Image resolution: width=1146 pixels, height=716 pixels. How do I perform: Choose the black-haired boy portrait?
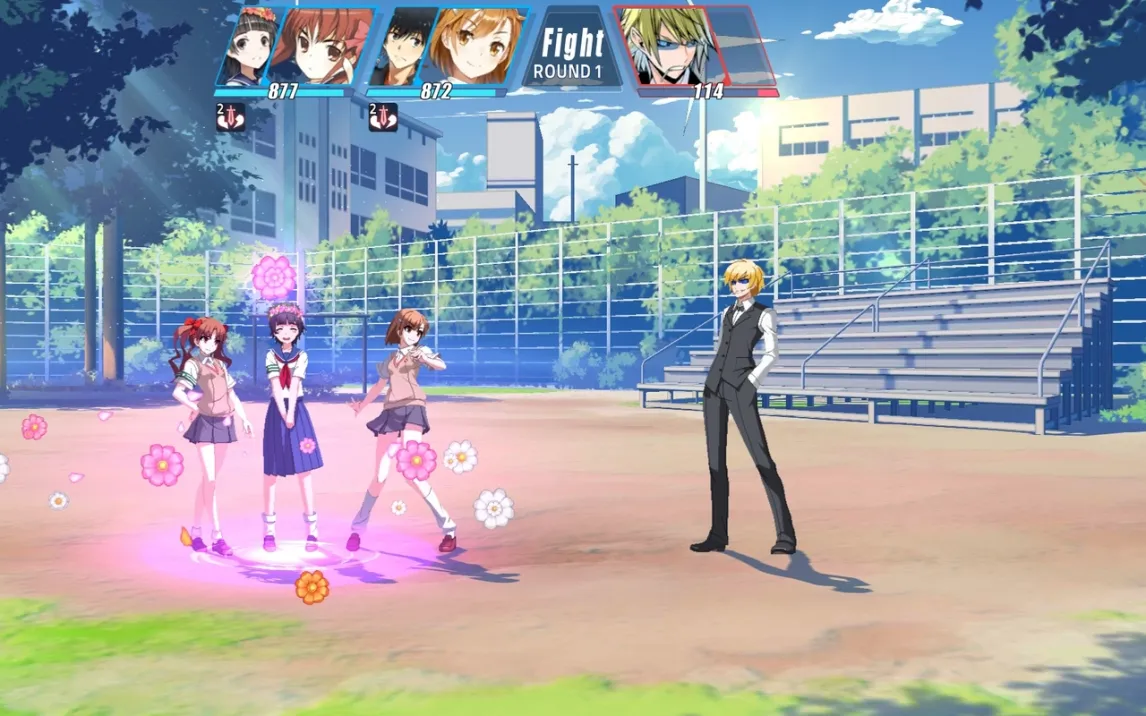(x=406, y=45)
